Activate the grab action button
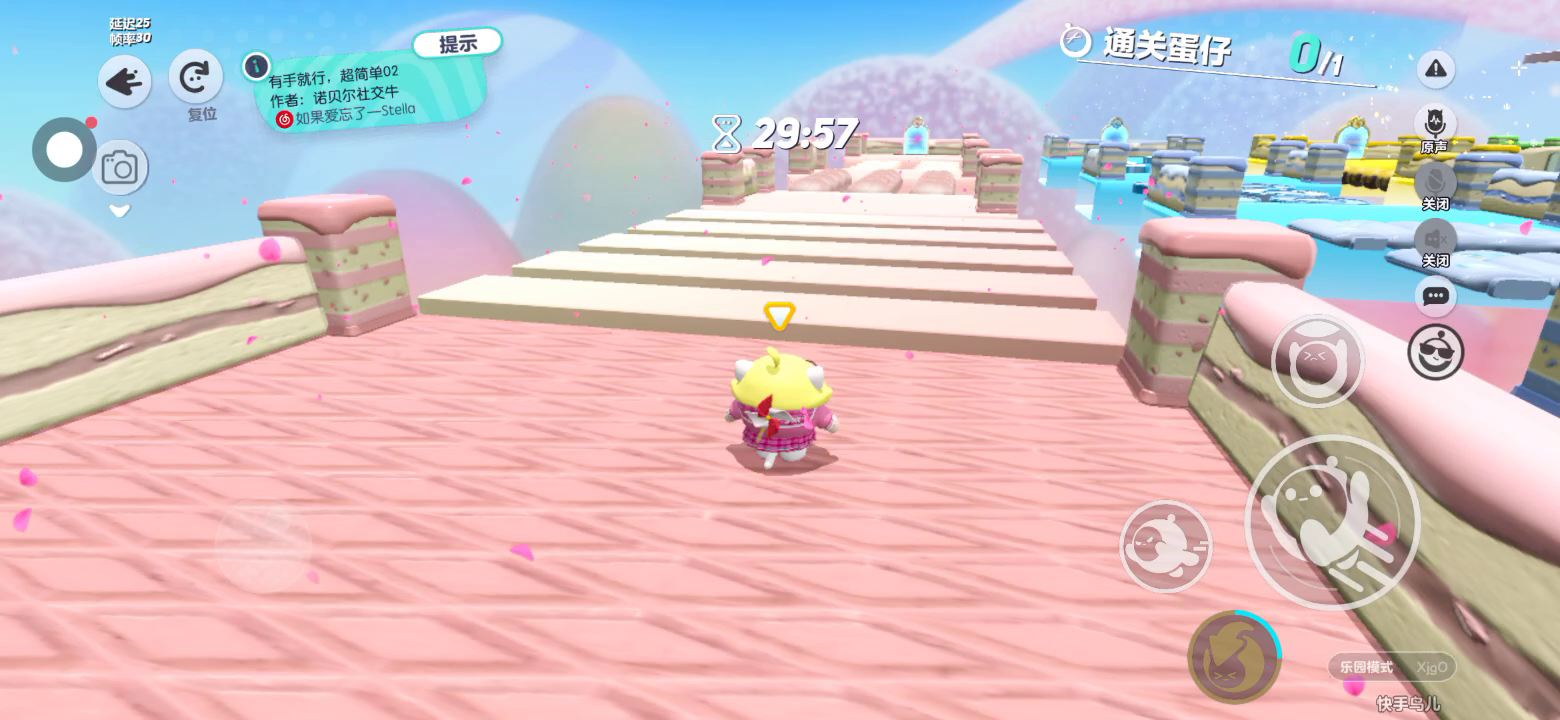The image size is (1560, 720). (1317, 362)
